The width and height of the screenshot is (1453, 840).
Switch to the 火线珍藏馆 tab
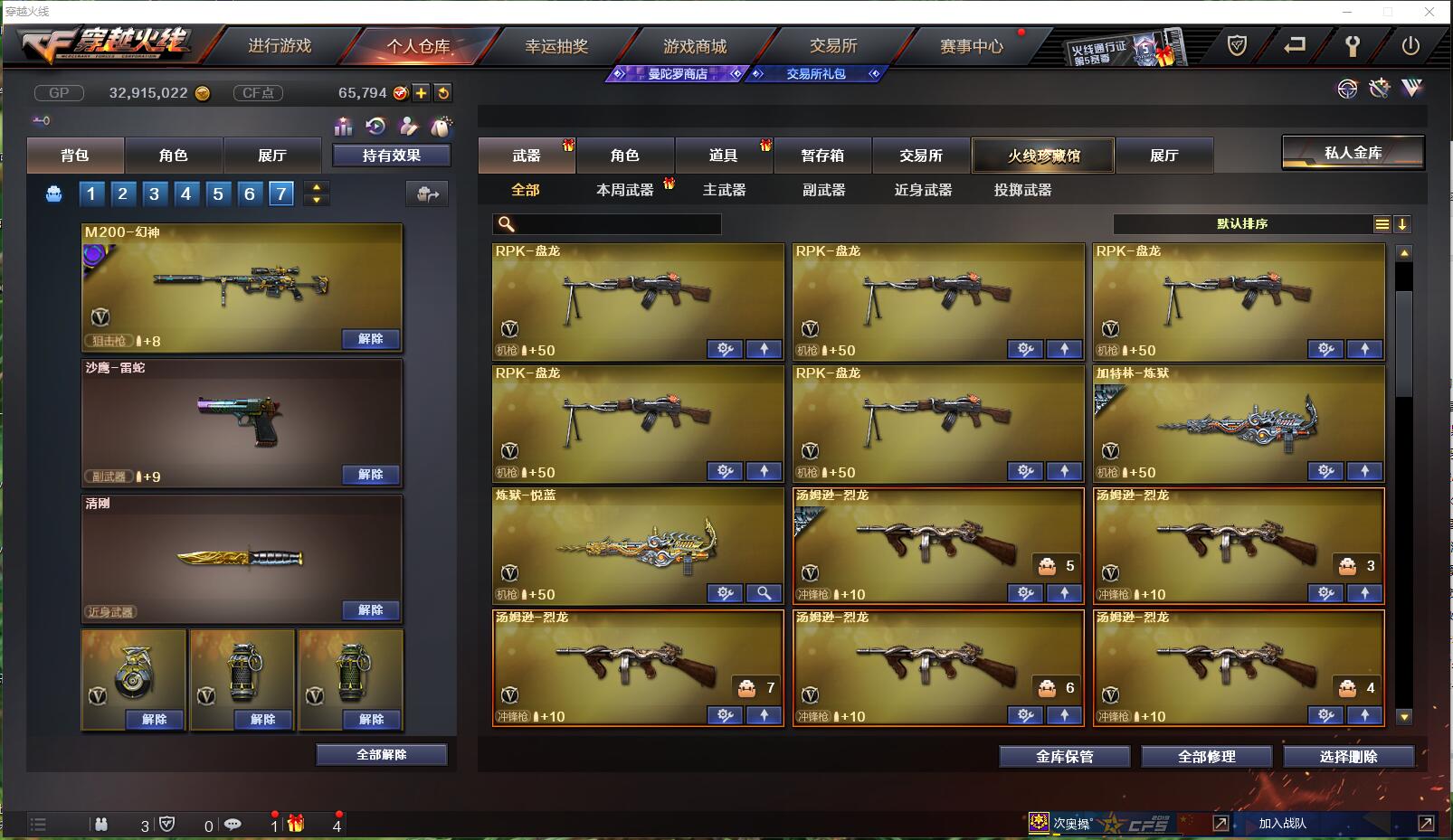coord(1042,155)
